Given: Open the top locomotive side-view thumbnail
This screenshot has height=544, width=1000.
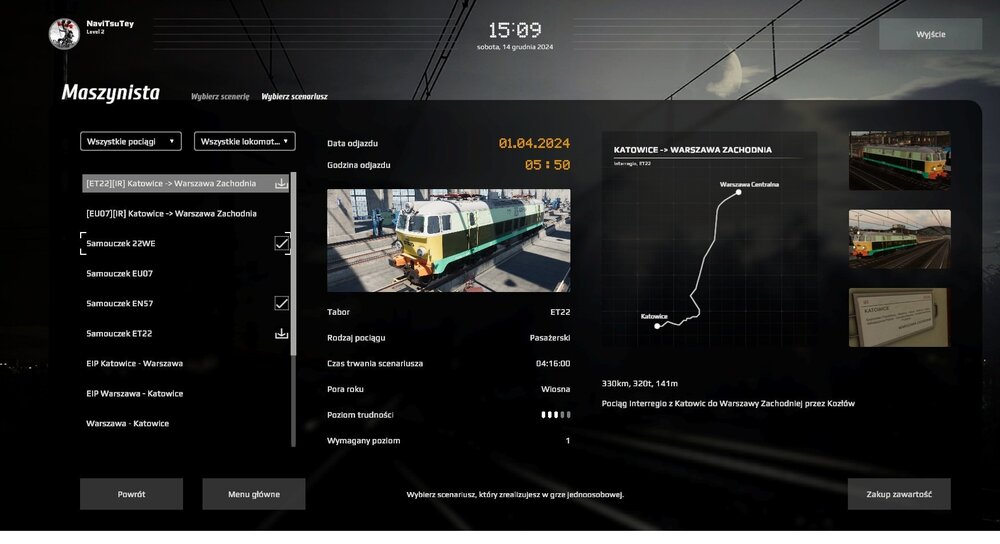Looking at the screenshot, I should pos(899,161).
